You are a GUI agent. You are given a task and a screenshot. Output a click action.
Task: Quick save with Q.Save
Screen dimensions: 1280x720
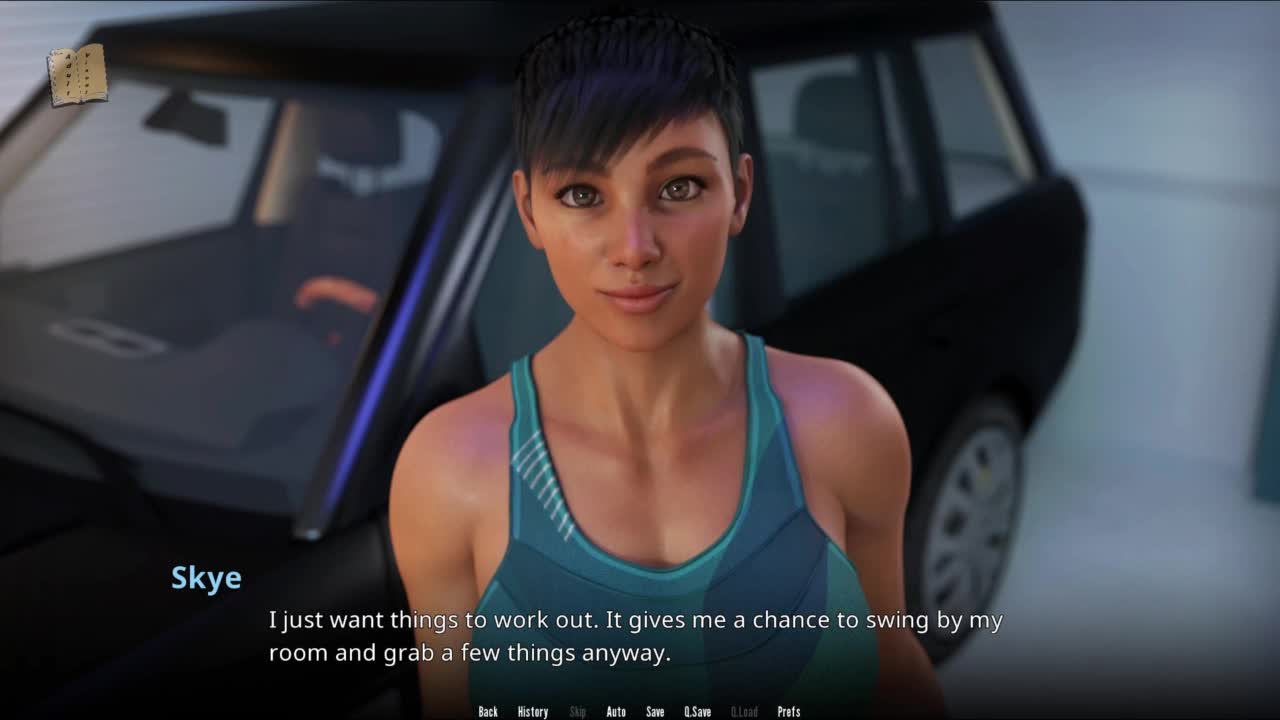698,712
